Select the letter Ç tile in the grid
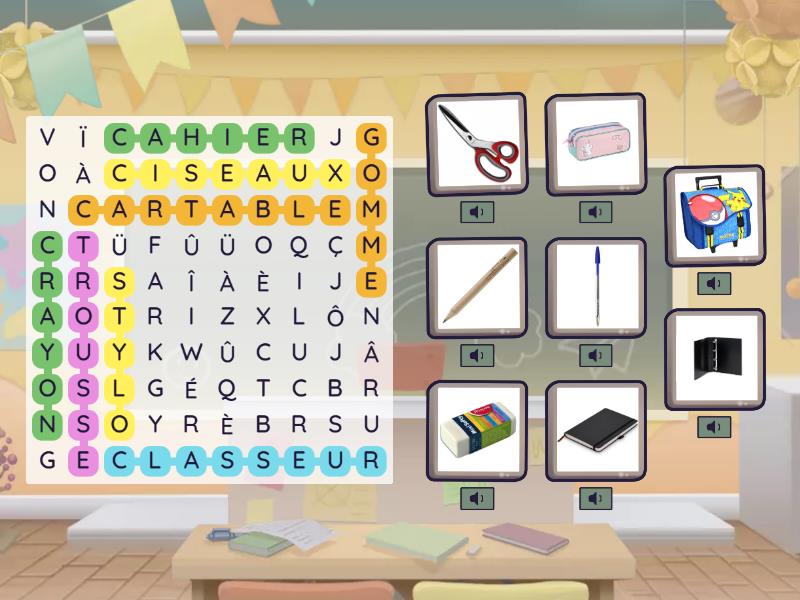800x600 pixels. [336, 245]
